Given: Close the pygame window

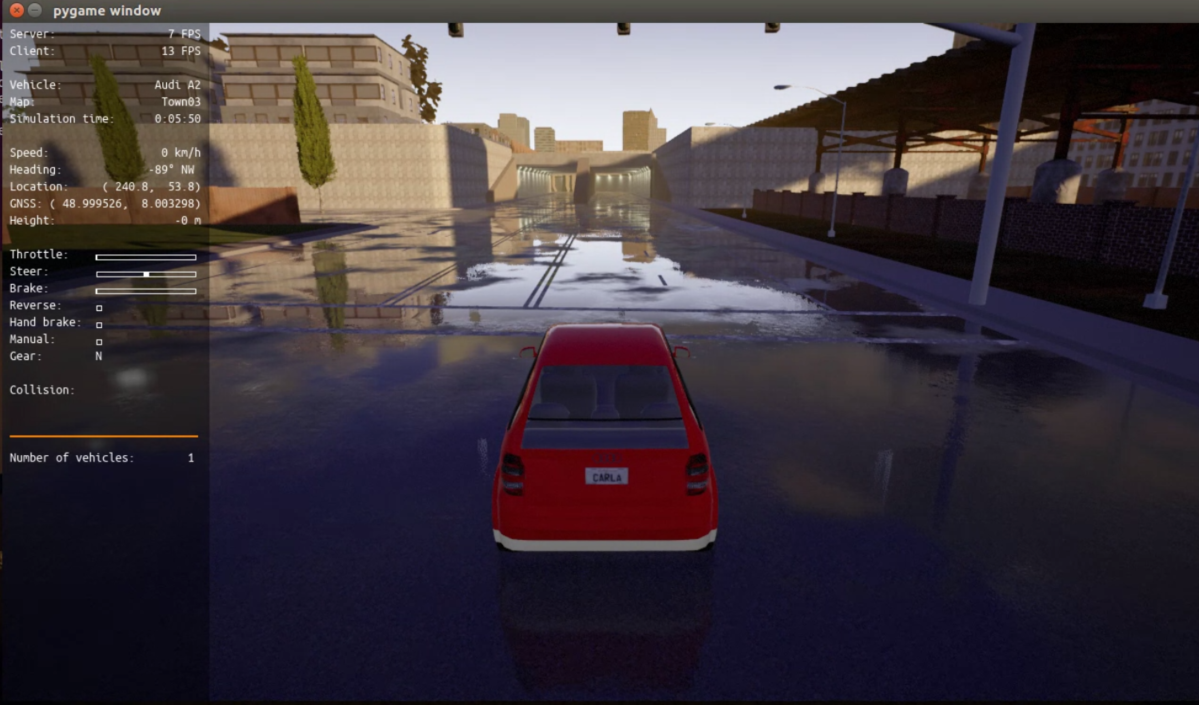Looking at the screenshot, I should [x=16, y=10].
